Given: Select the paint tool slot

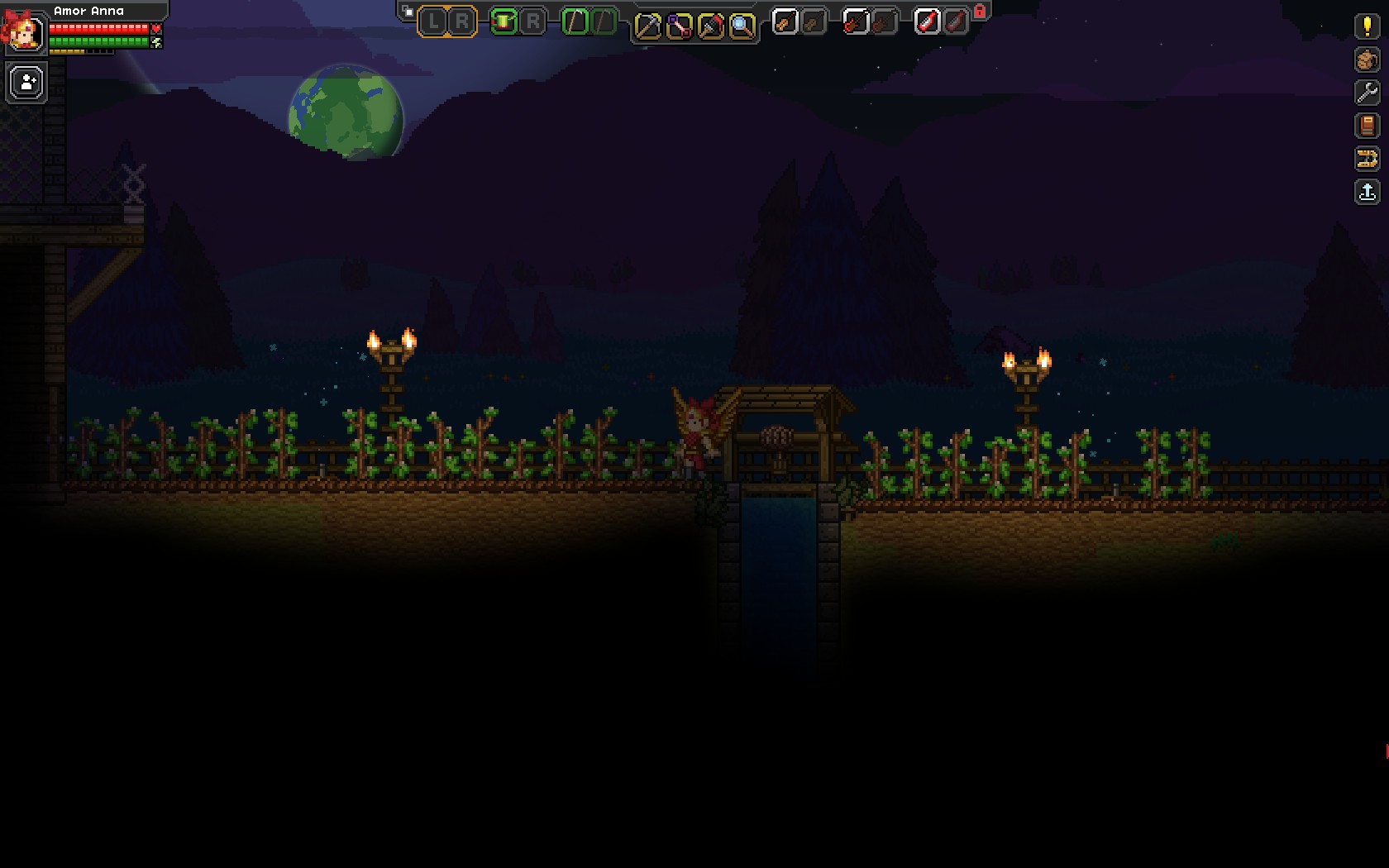Looking at the screenshot, I should 710,26.
